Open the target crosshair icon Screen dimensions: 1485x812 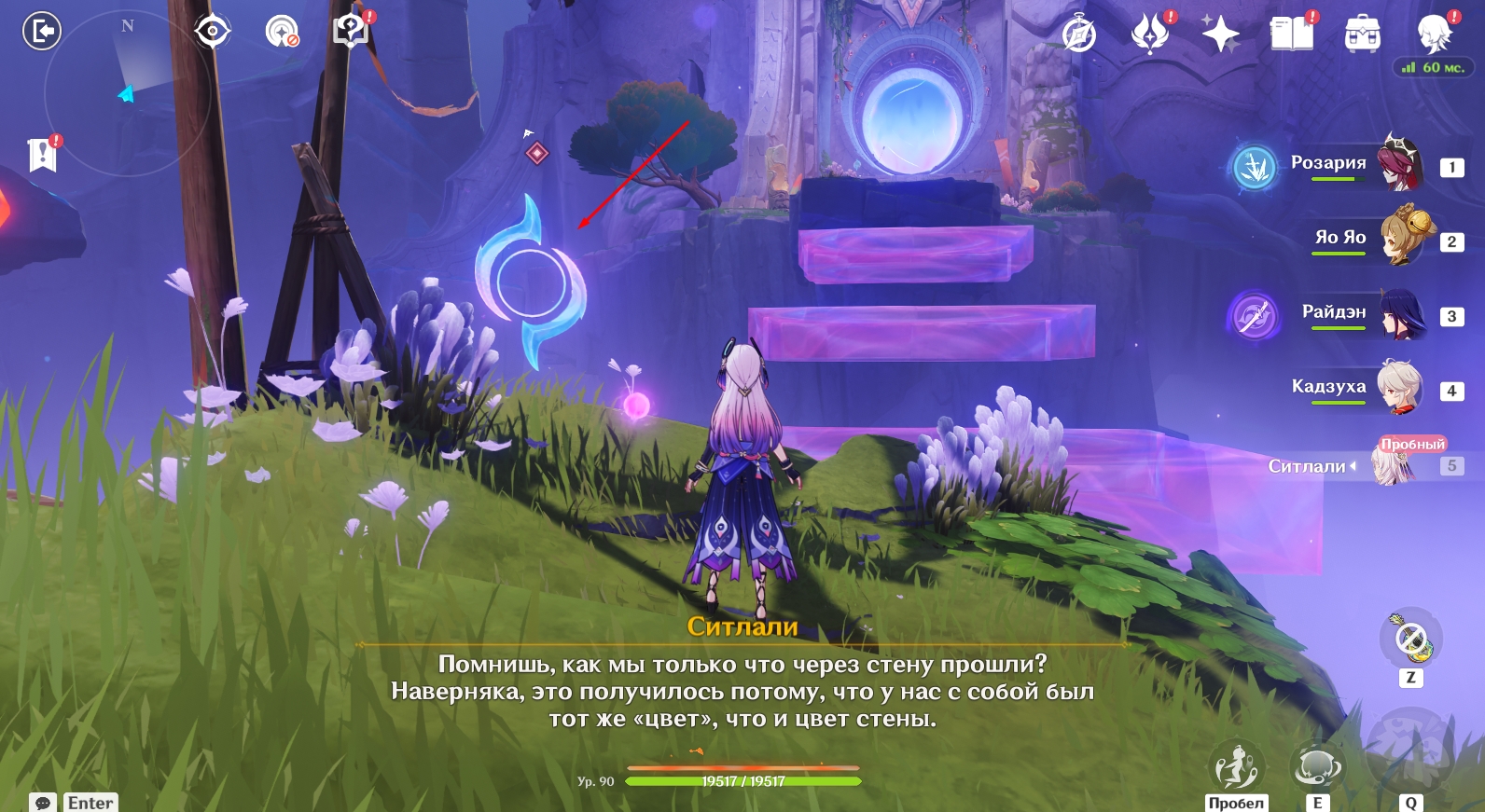(213, 32)
